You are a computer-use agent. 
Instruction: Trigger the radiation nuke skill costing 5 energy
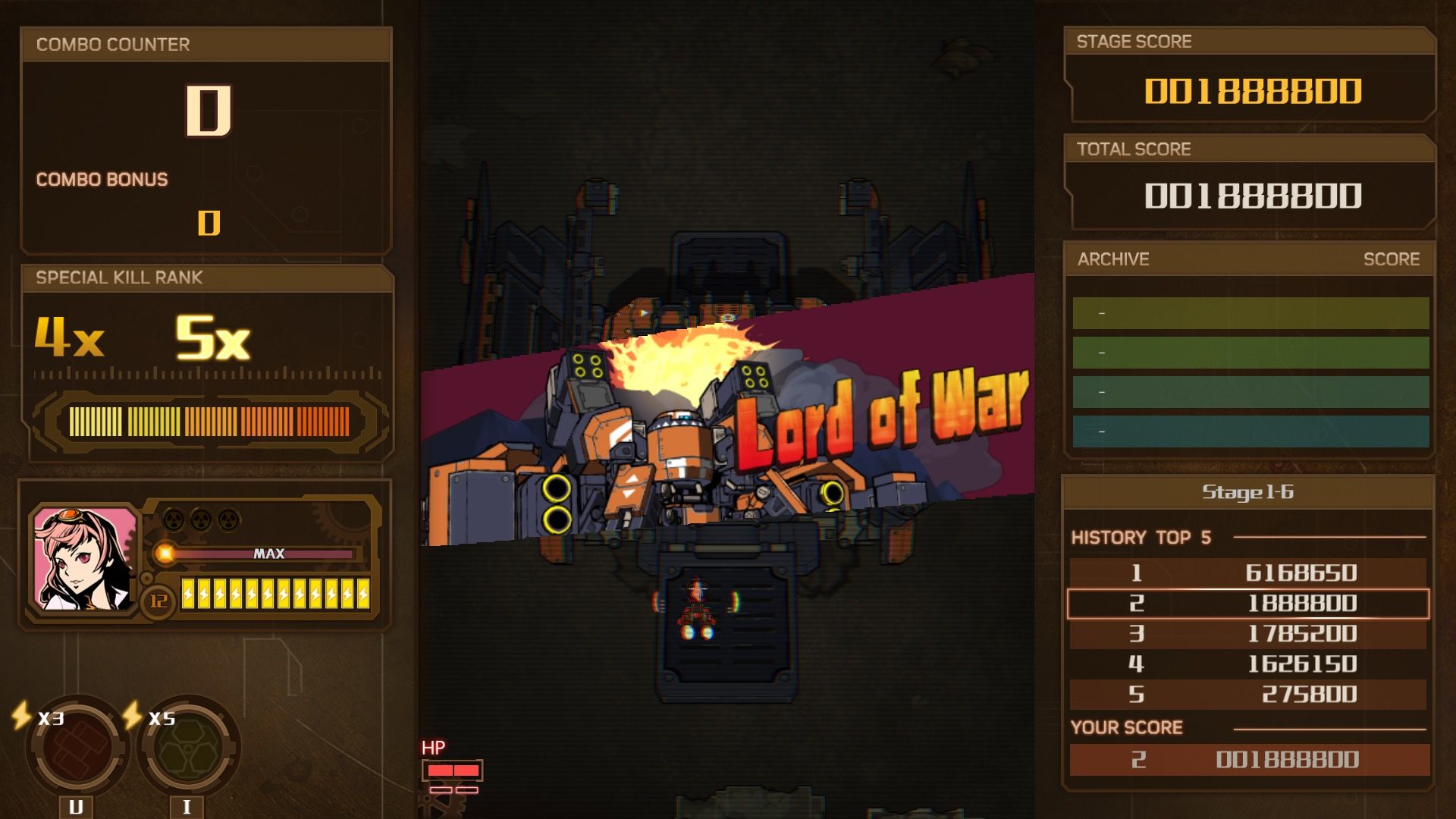coord(187,748)
